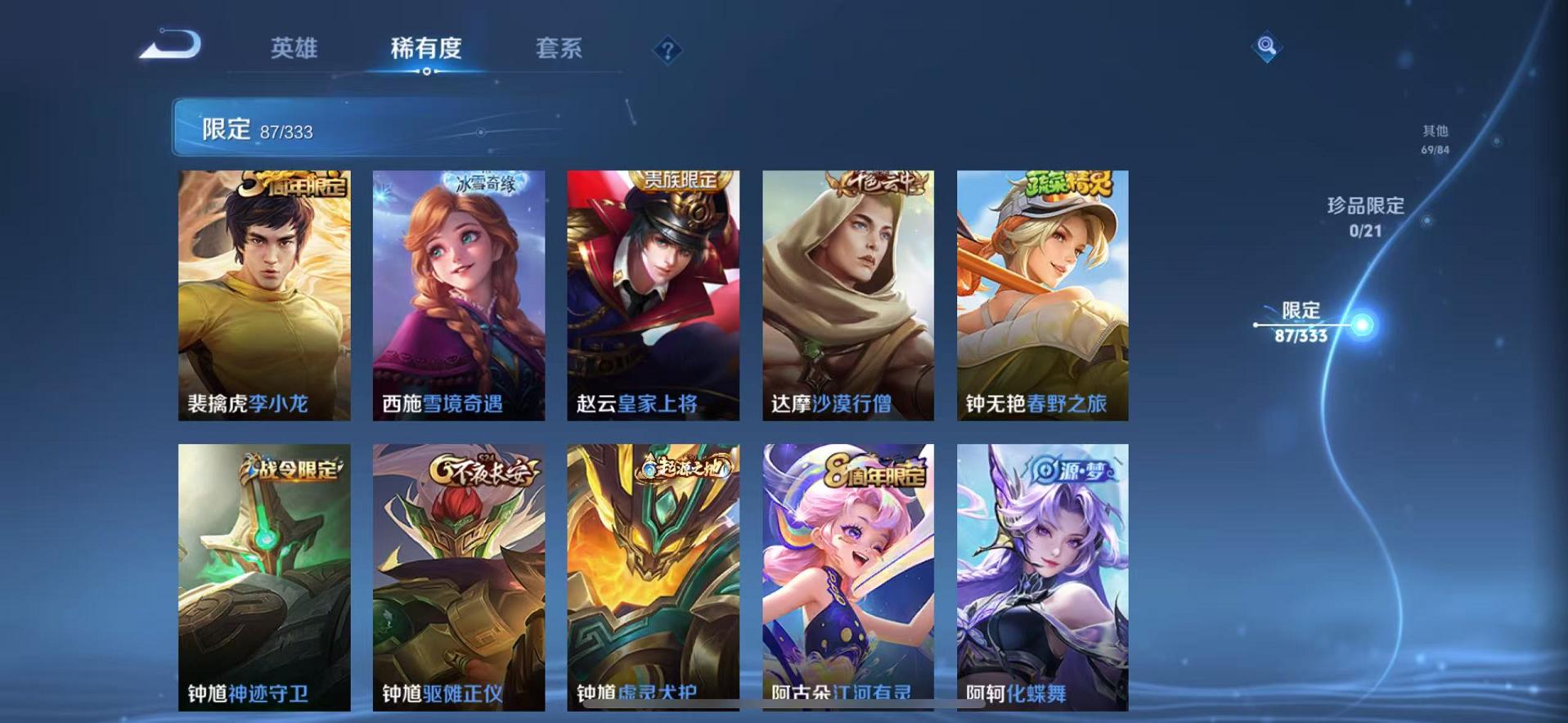This screenshot has height=723, width=1568.
Task: View the 赵云皇家上将 skin
Action: click(x=654, y=294)
